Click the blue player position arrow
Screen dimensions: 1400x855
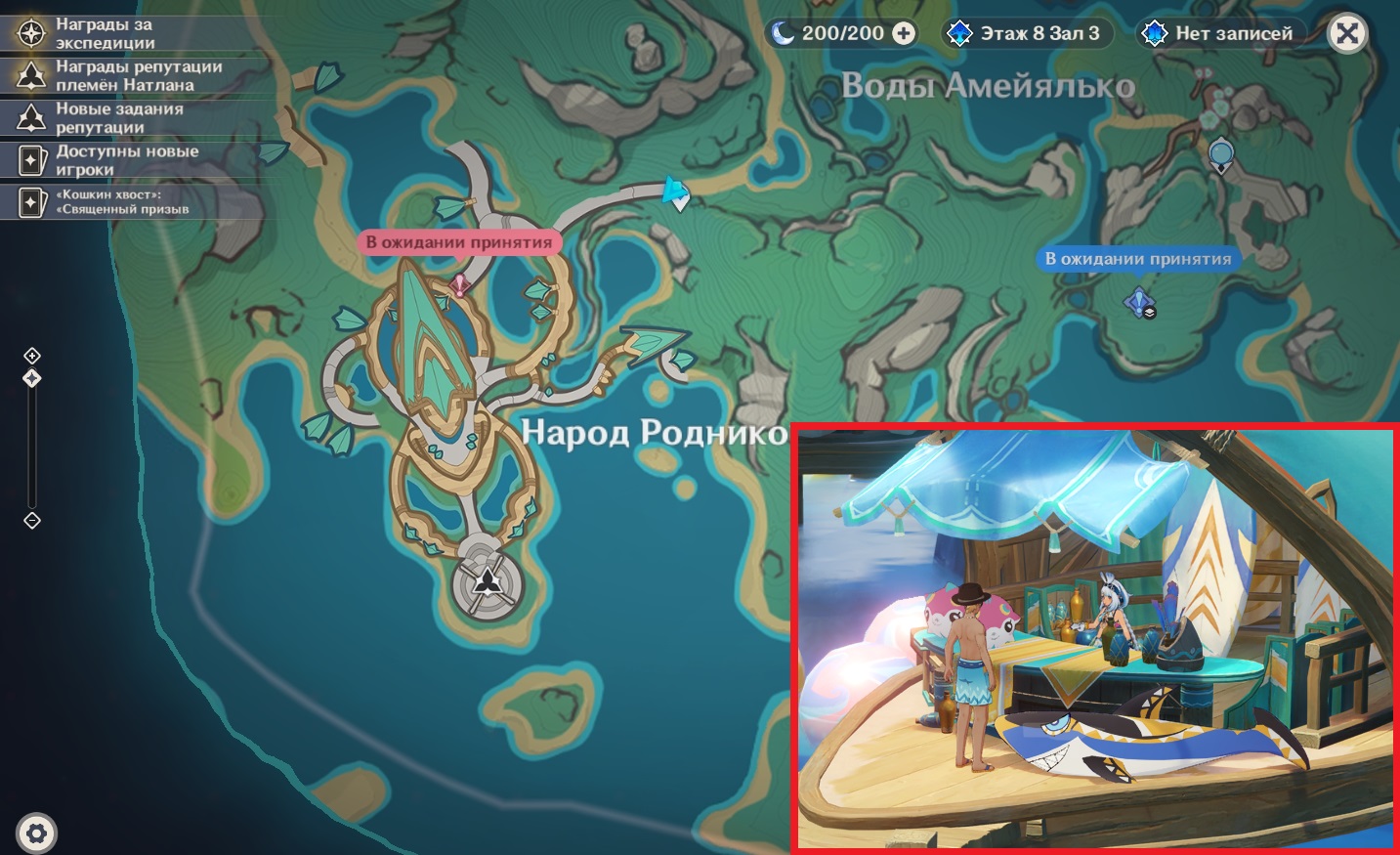tap(674, 191)
